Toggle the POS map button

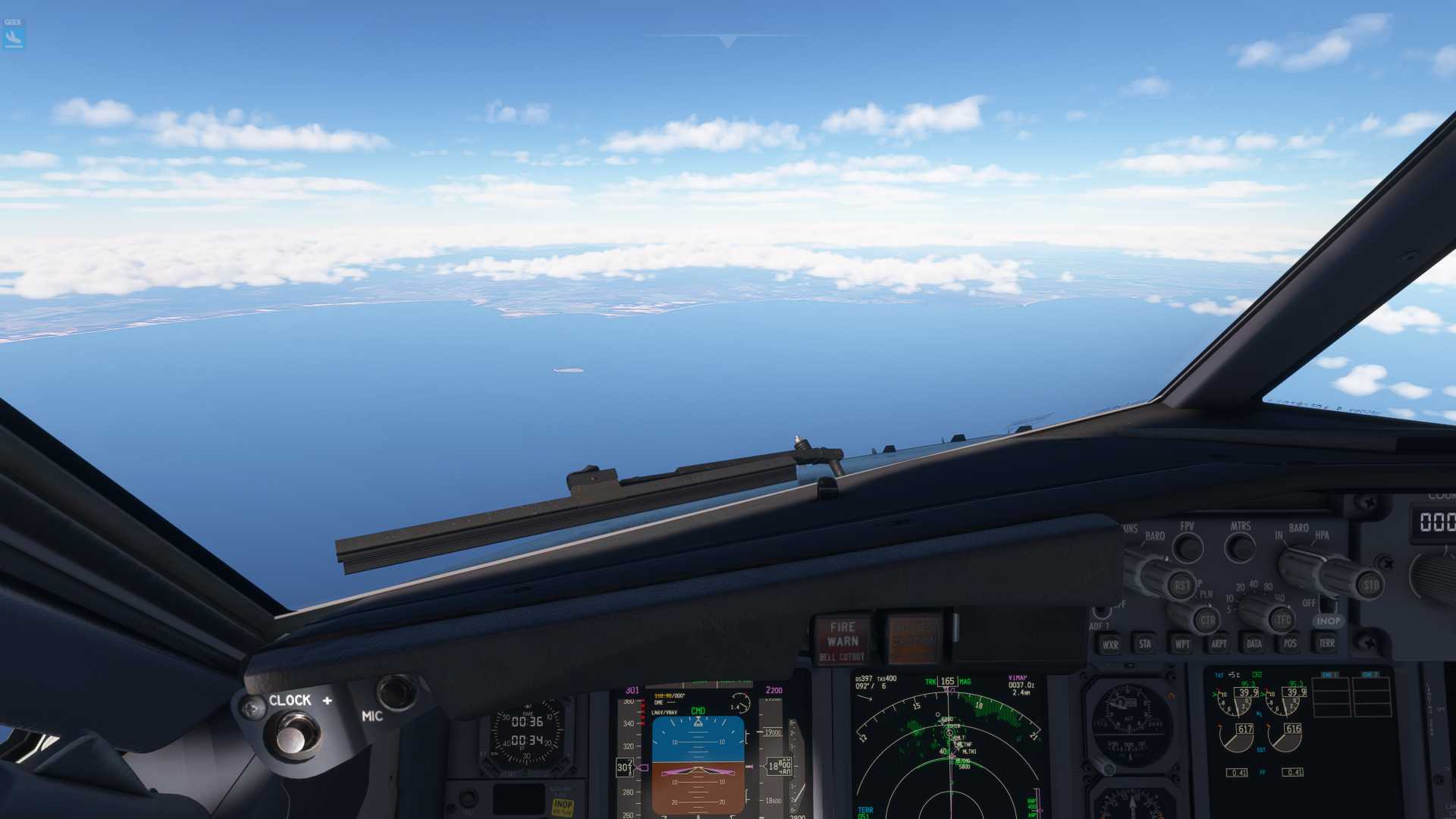(x=1290, y=644)
